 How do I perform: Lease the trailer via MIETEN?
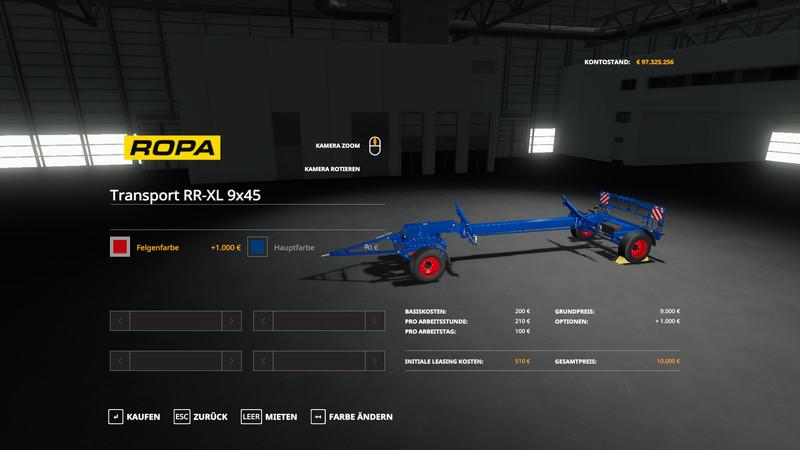(270, 416)
